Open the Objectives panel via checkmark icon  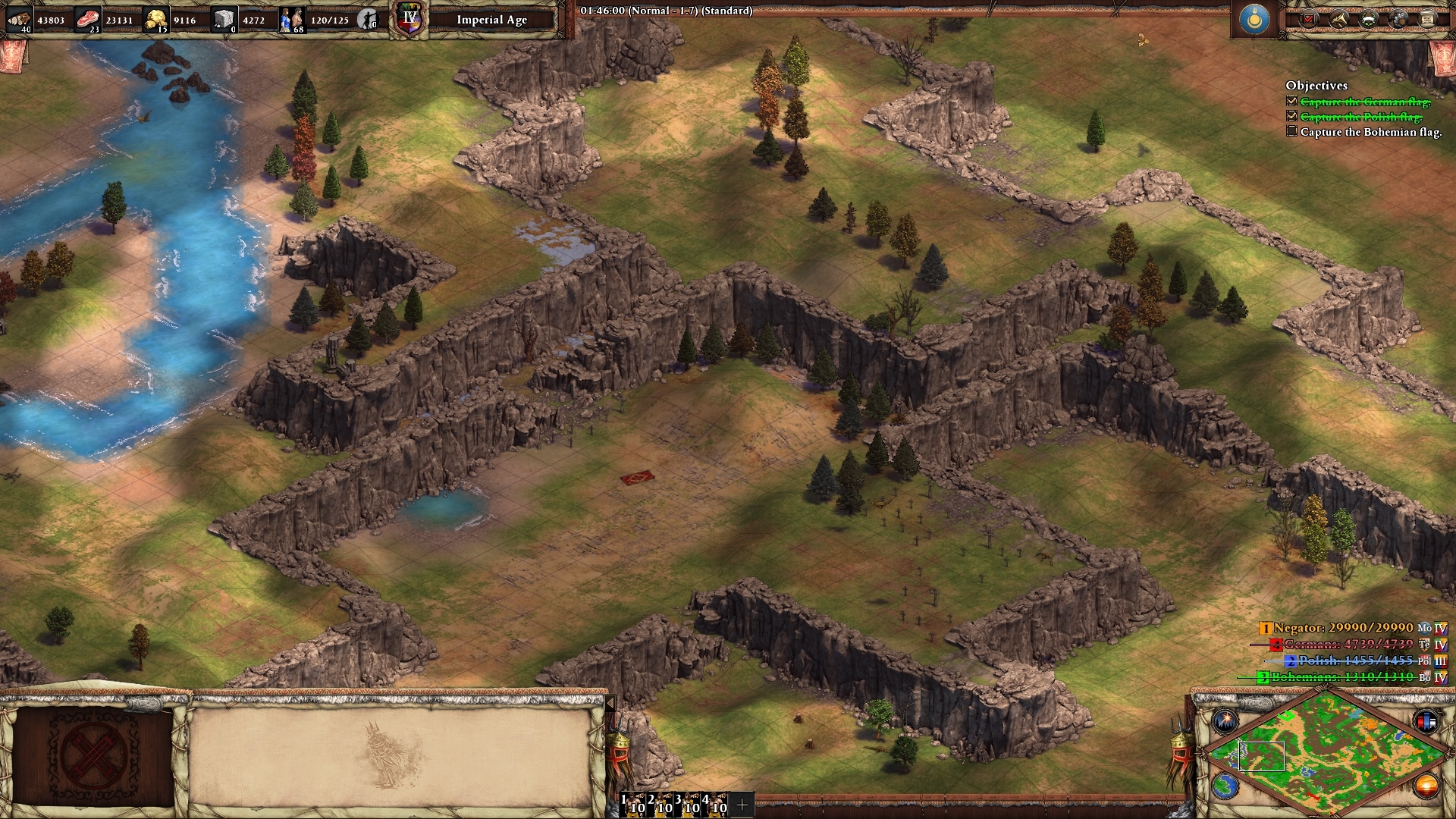pyautogui.click(x=1307, y=20)
